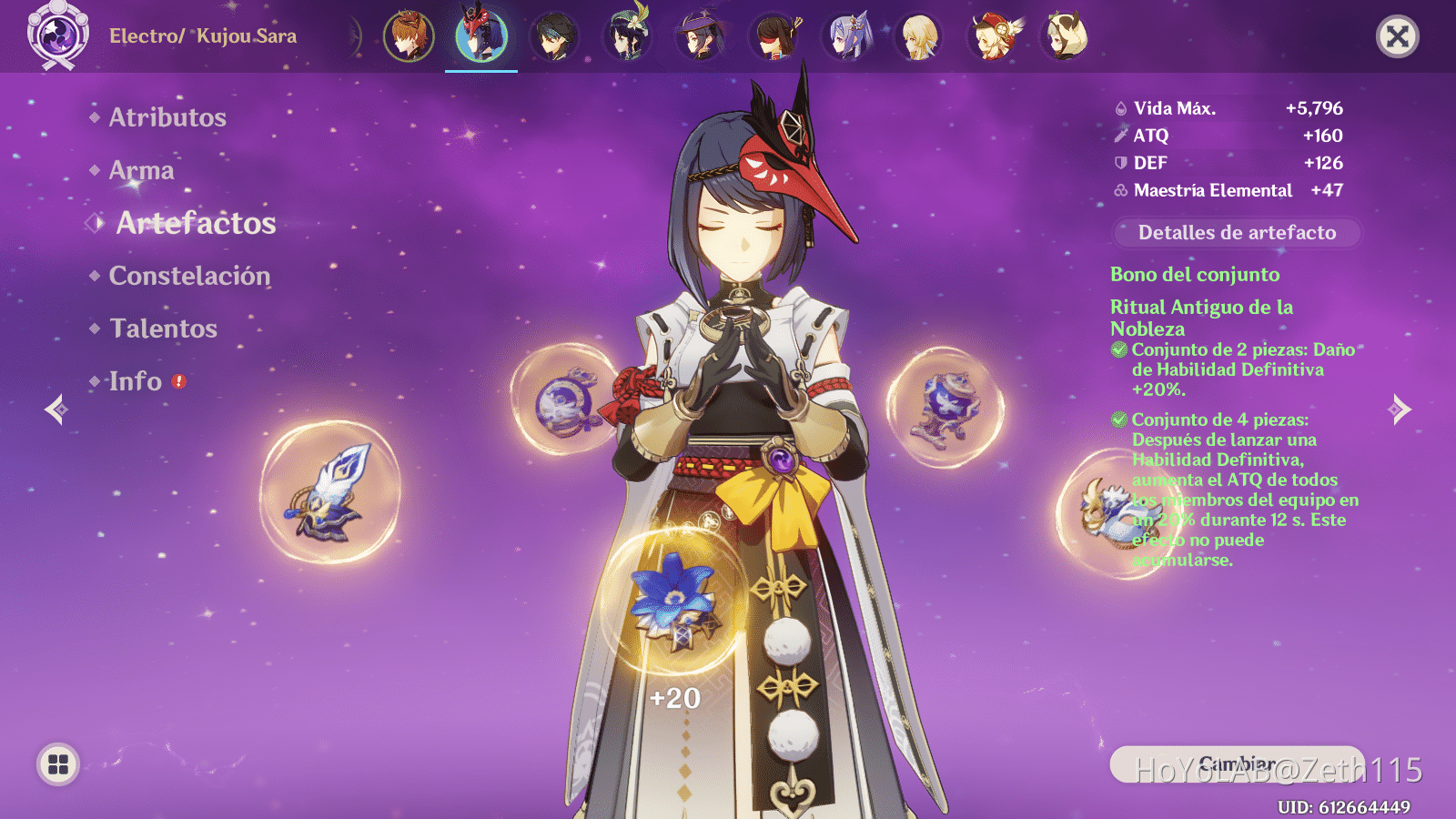Viewport: 1456px width, 819px height.
Task: Click the left navigation chevron
Action: (56, 411)
